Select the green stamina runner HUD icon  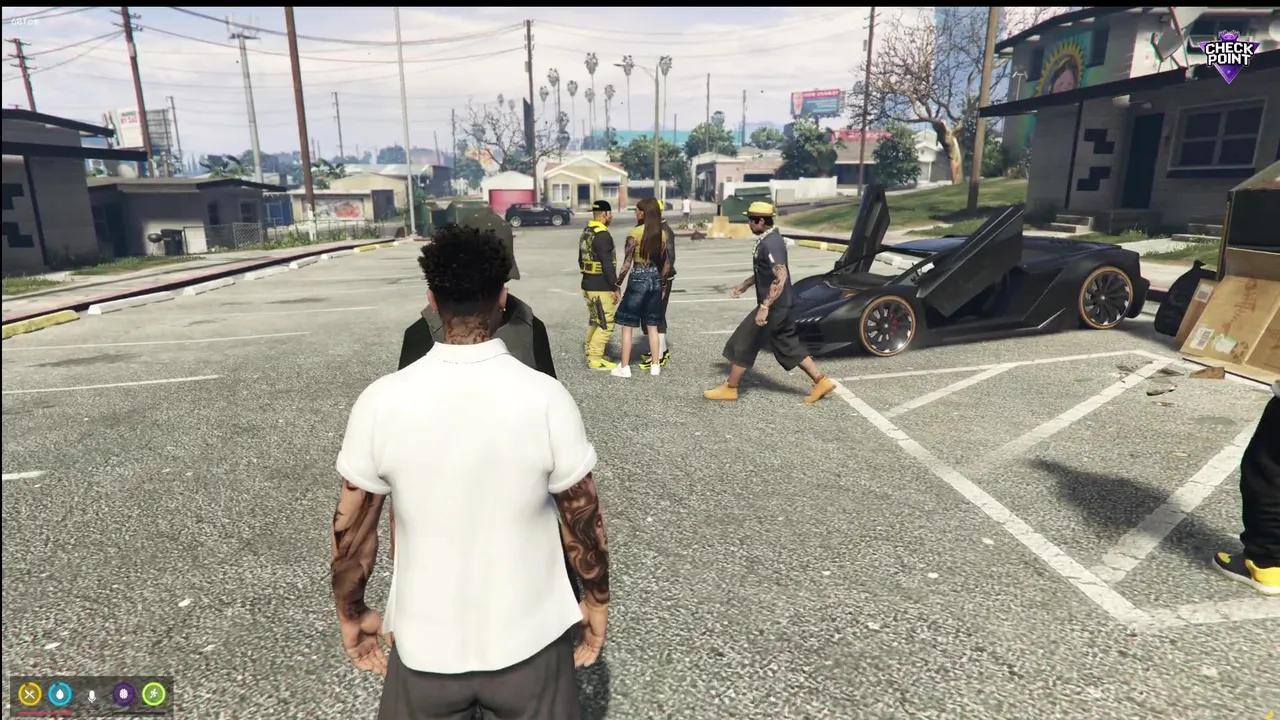coord(153,694)
